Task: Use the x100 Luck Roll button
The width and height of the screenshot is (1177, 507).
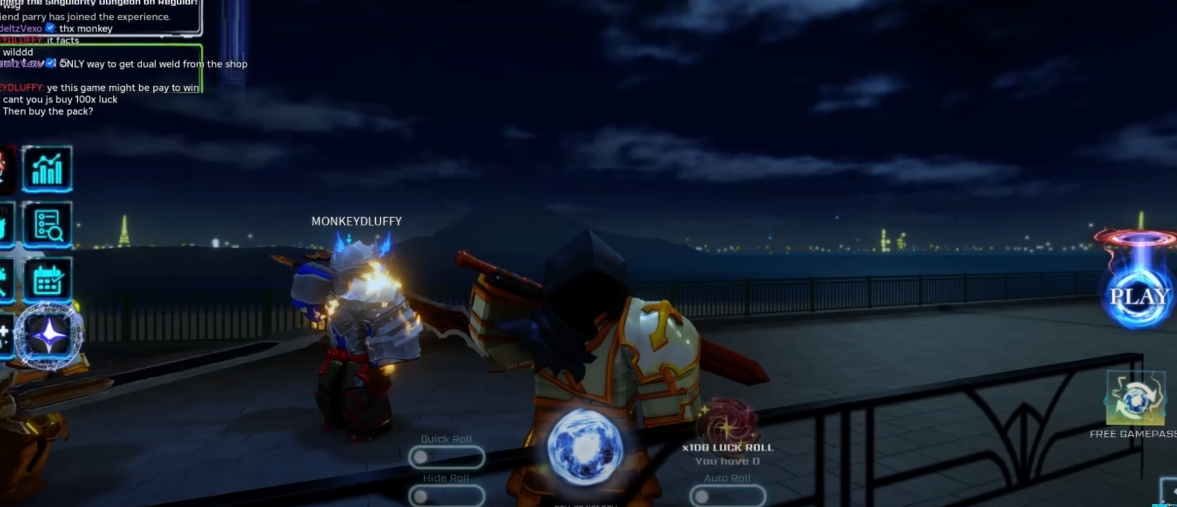Action: pos(727,425)
